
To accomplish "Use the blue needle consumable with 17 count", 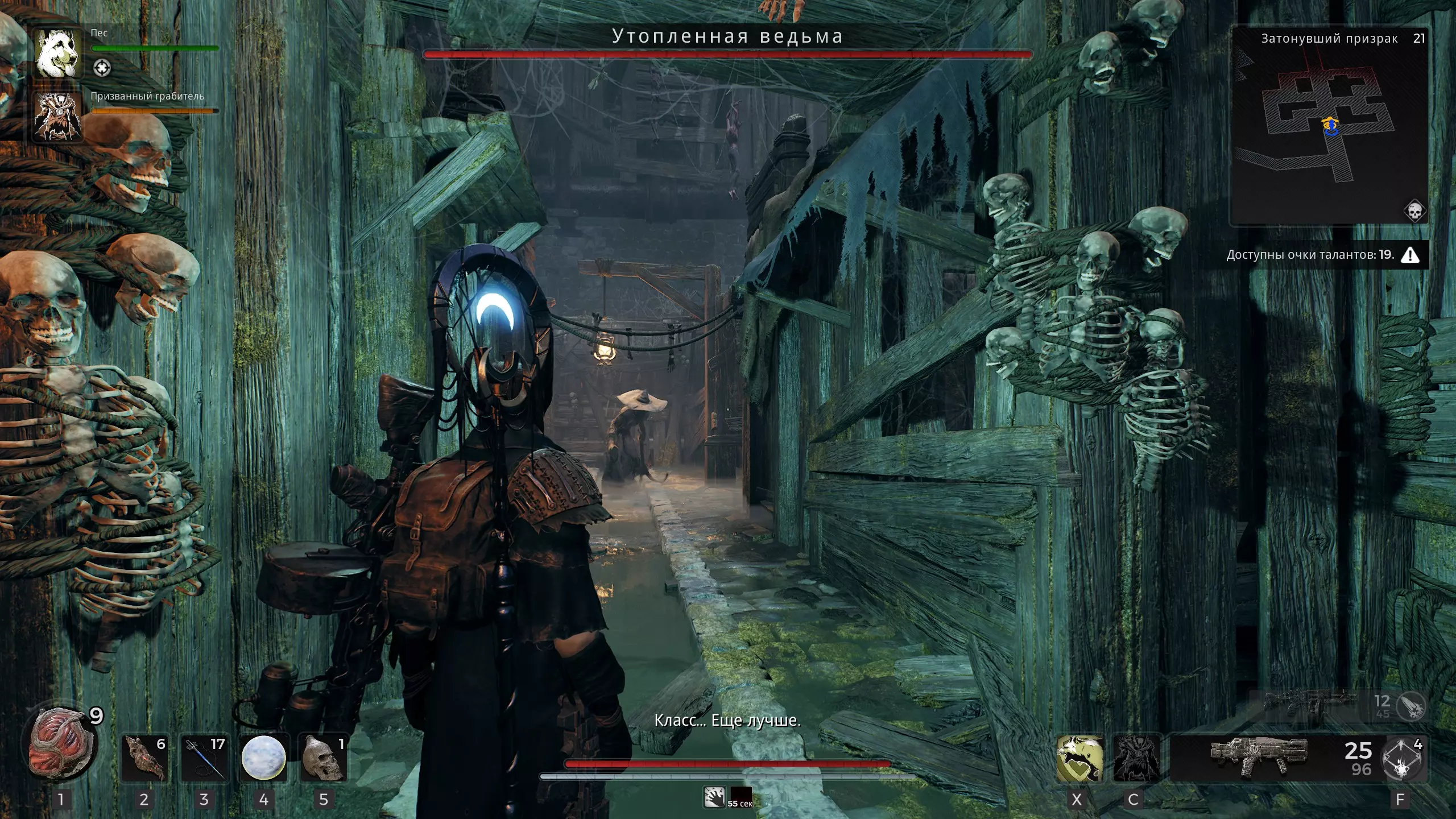I will [x=204, y=758].
